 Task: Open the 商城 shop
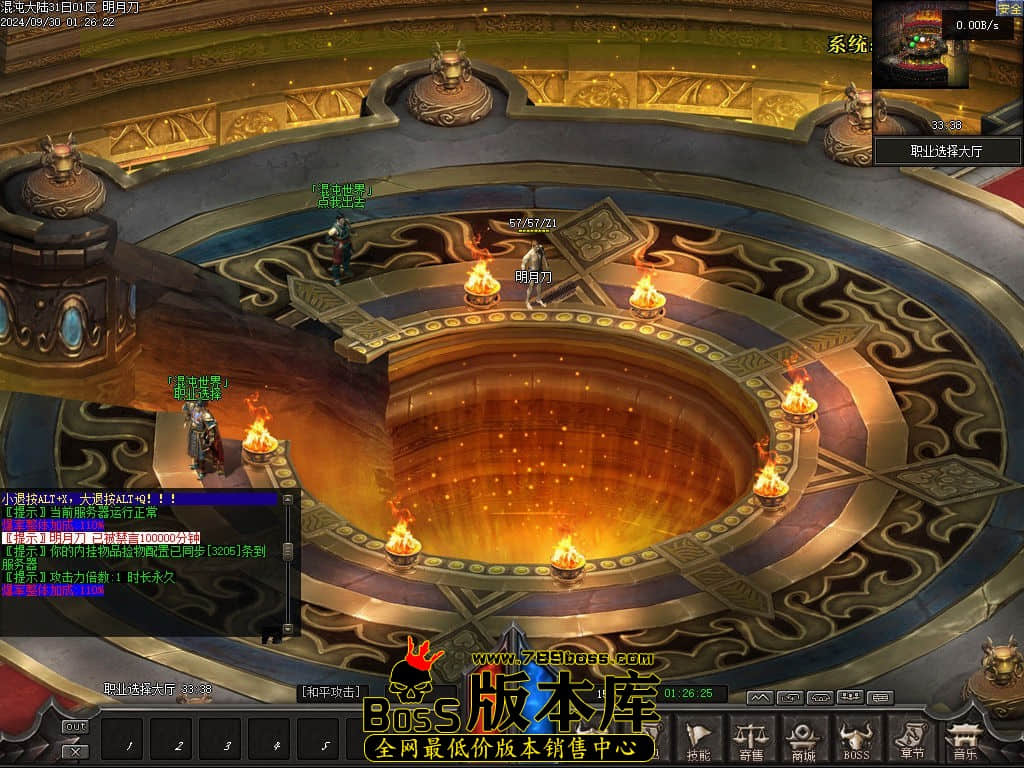click(x=803, y=740)
